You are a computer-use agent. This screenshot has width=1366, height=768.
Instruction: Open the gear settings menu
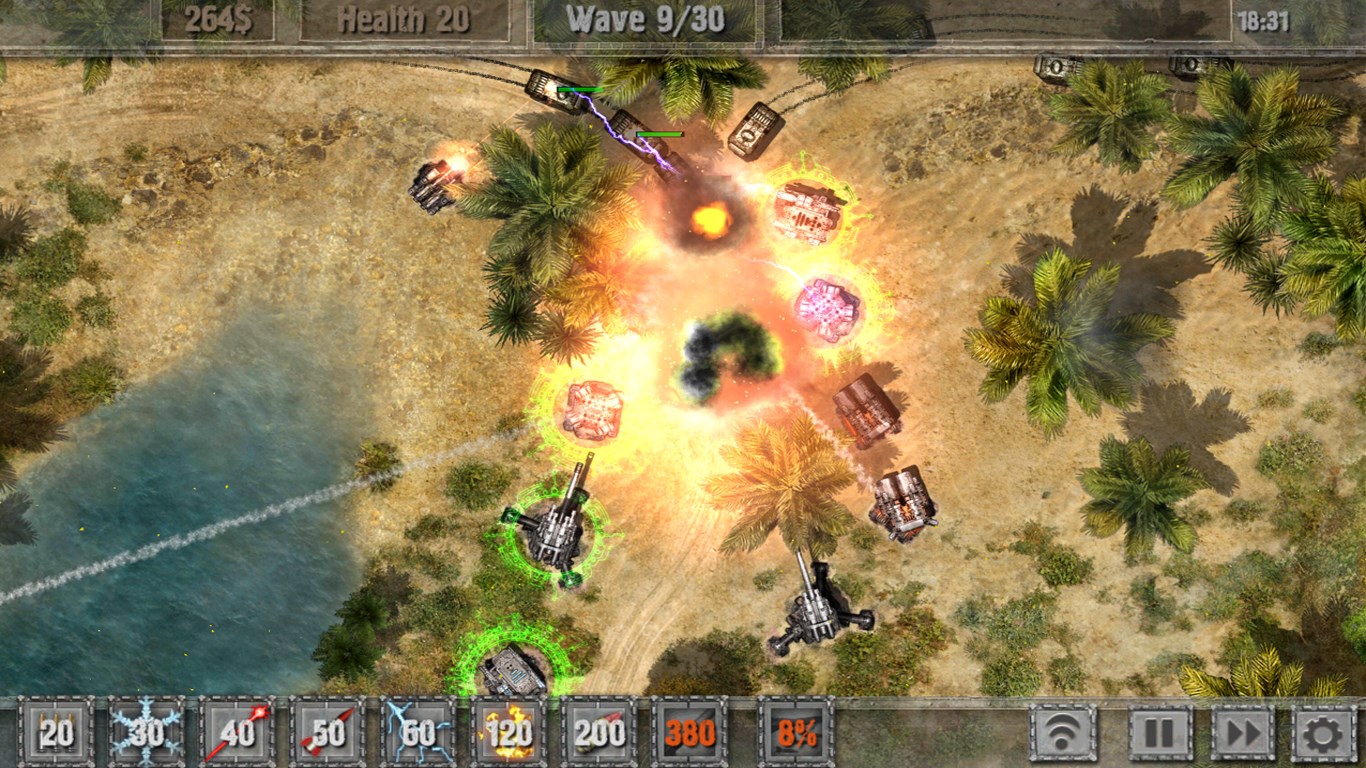(1324, 733)
